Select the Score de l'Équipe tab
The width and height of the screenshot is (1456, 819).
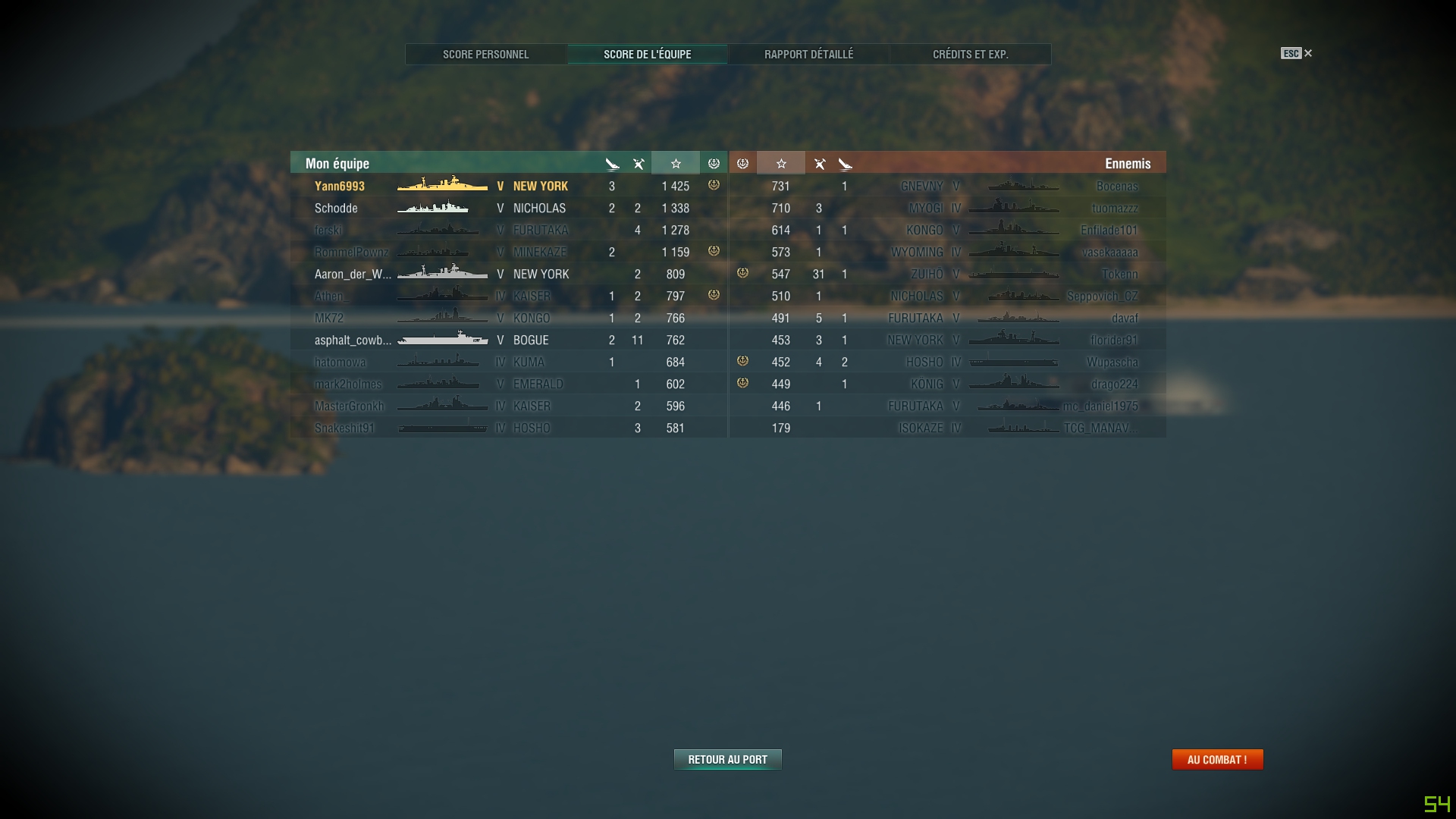(x=647, y=54)
